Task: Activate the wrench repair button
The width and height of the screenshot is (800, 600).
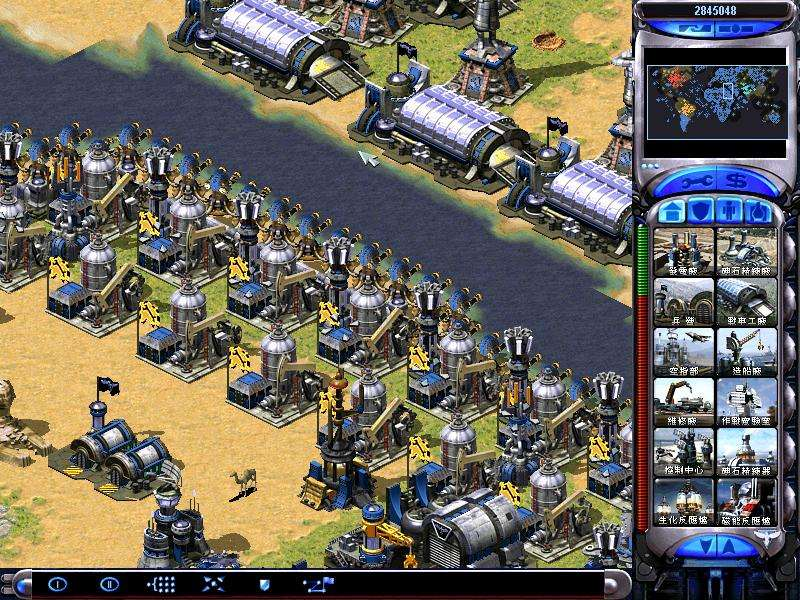Action: [x=700, y=183]
